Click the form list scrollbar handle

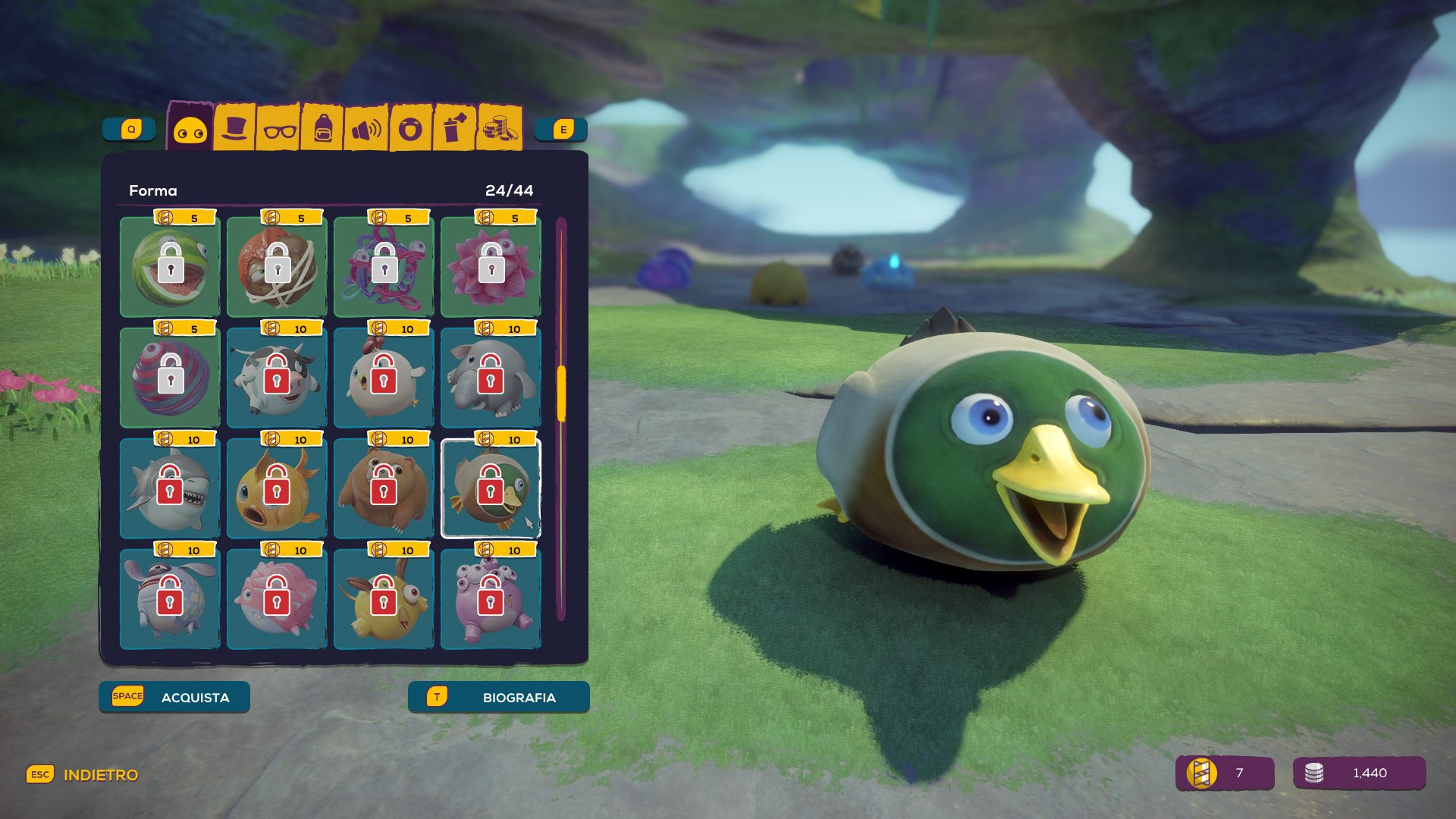[562, 394]
